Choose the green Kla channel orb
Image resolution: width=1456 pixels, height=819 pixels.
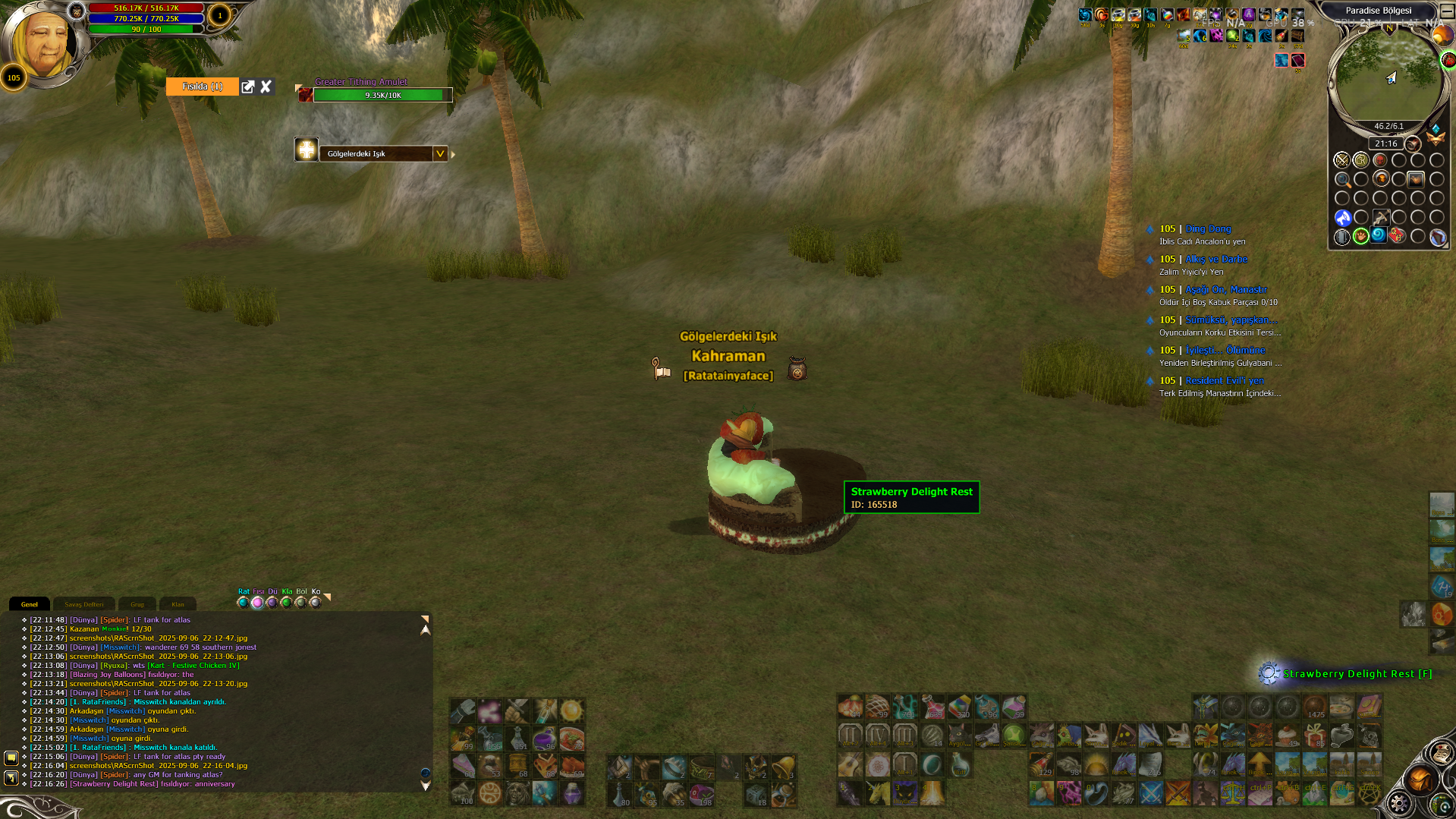(x=286, y=603)
